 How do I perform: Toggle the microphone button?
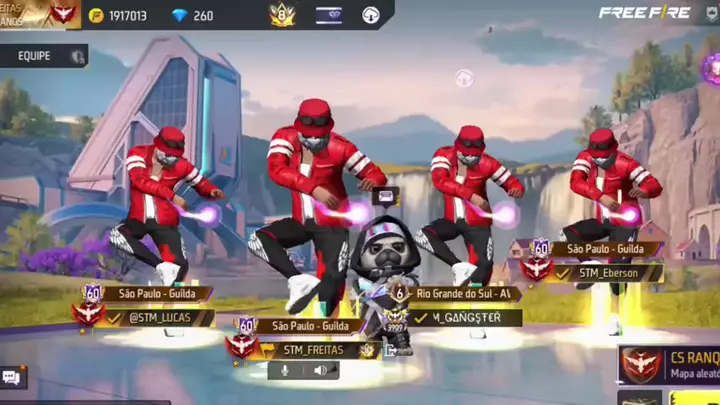click(285, 370)
